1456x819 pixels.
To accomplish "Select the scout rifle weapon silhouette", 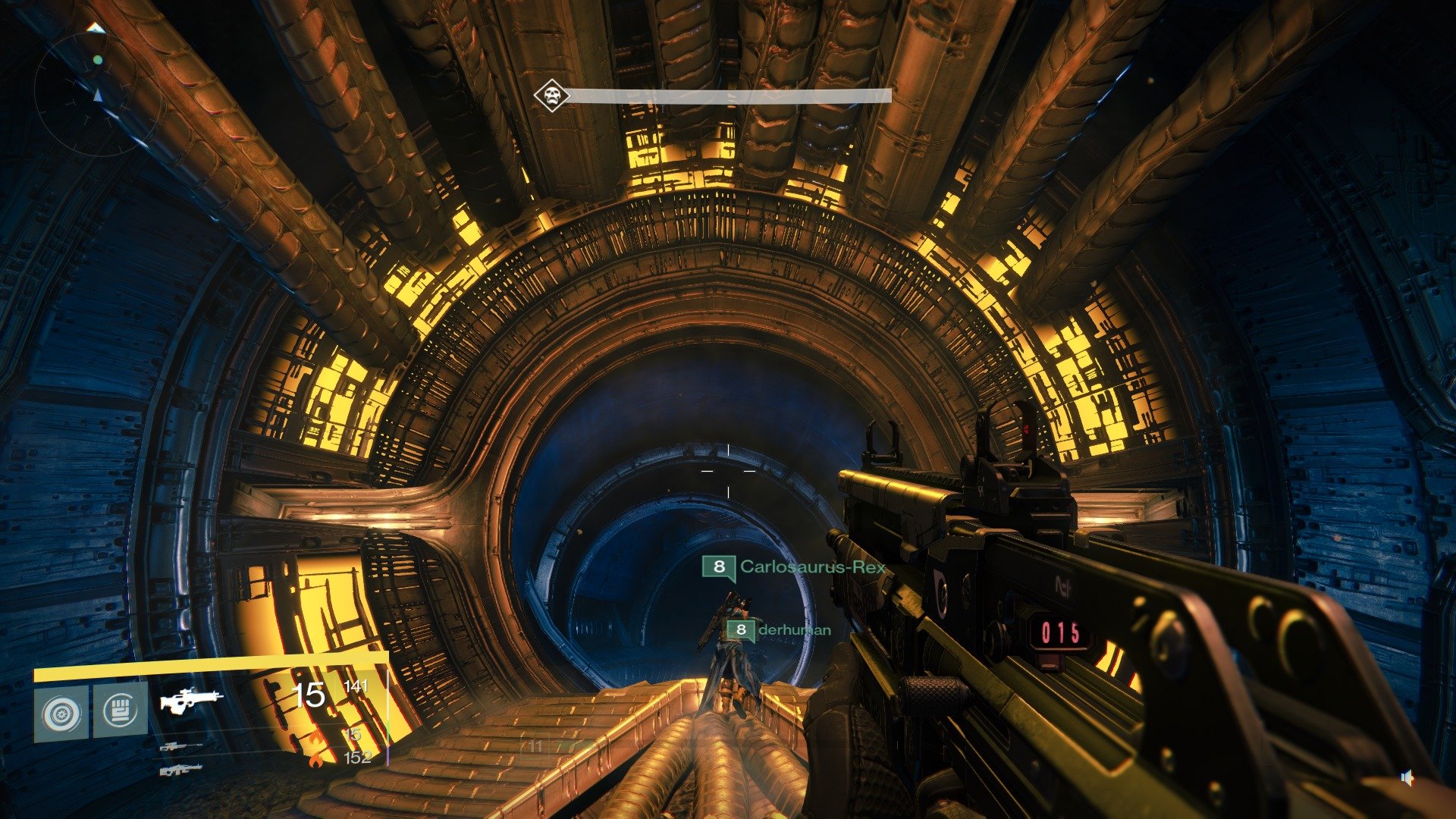I will click(x=190, y=701).
